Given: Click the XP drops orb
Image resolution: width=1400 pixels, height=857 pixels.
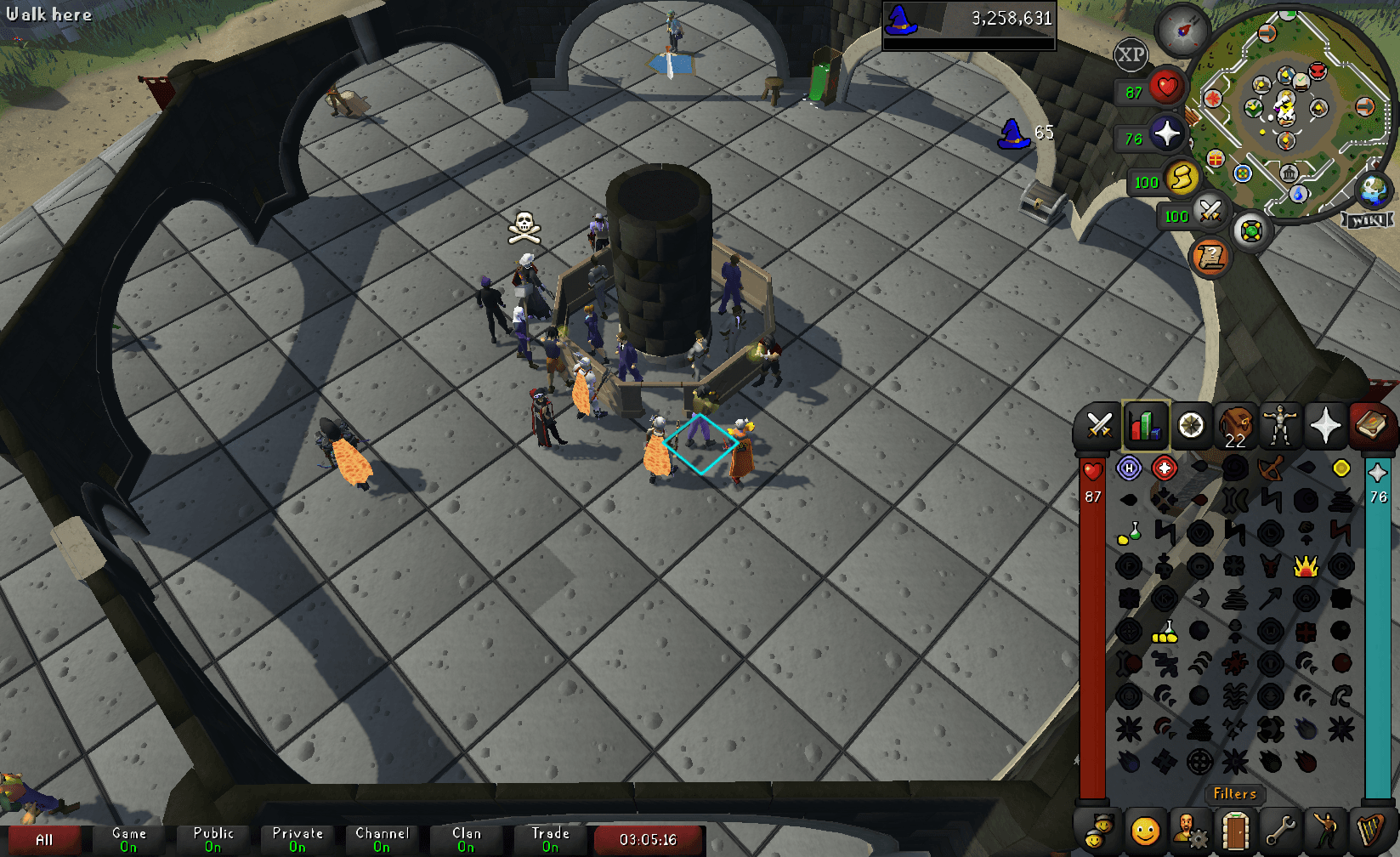Looking at the screenshot, I should [1131, 55].
